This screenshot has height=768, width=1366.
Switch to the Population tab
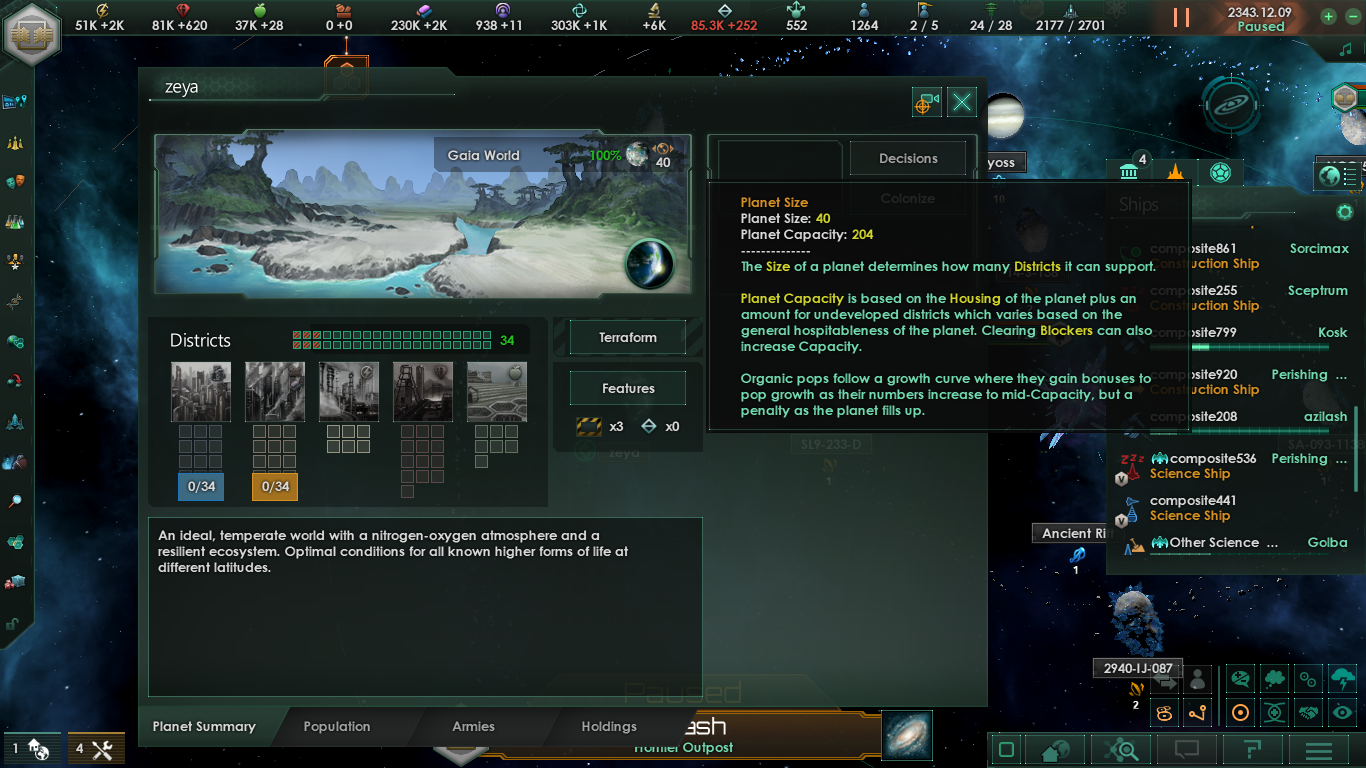coord(337,727)
